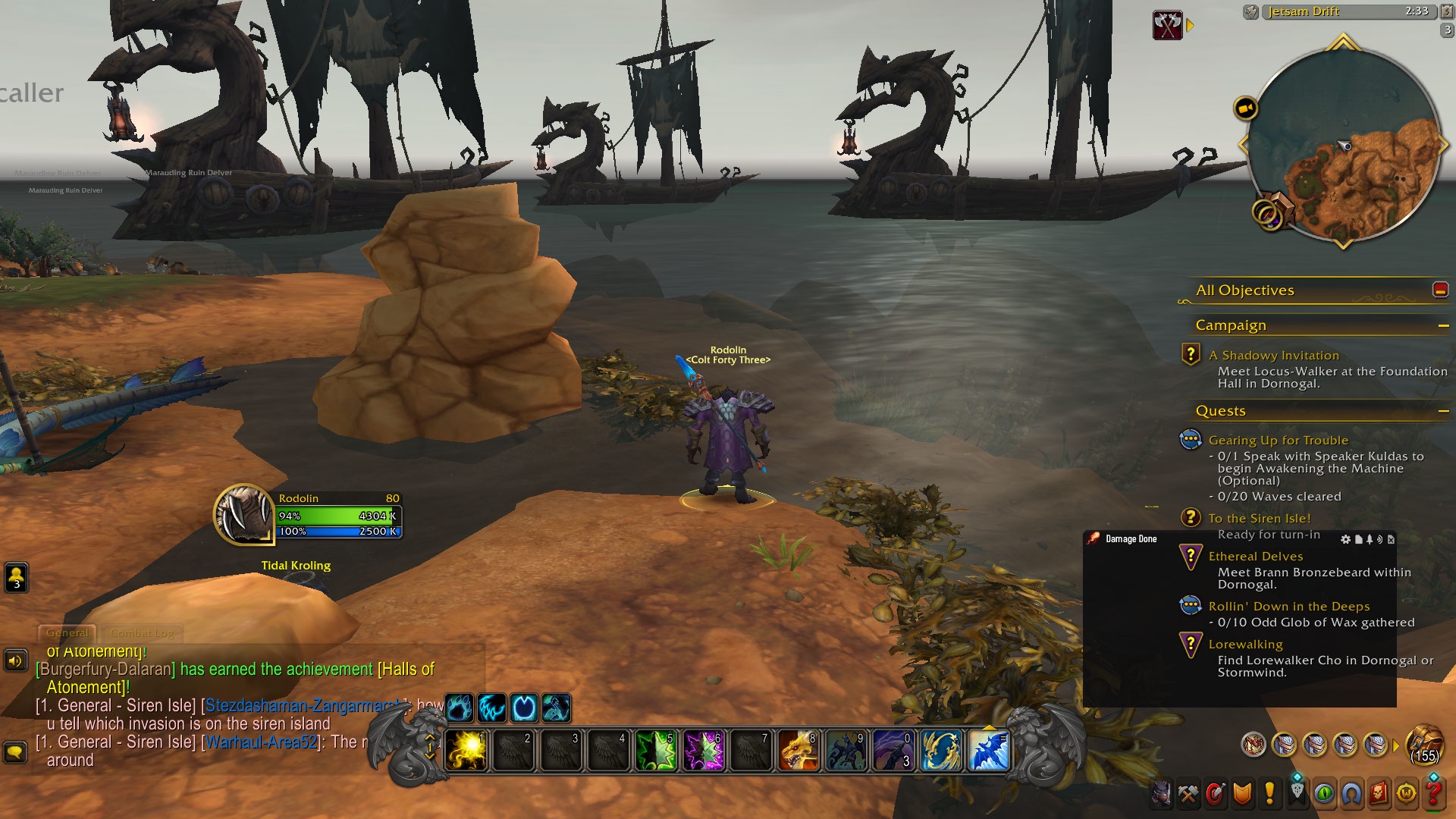Open the main backpack showing 155
This screenshot has width=1456, height=819.
point(1424,745)
